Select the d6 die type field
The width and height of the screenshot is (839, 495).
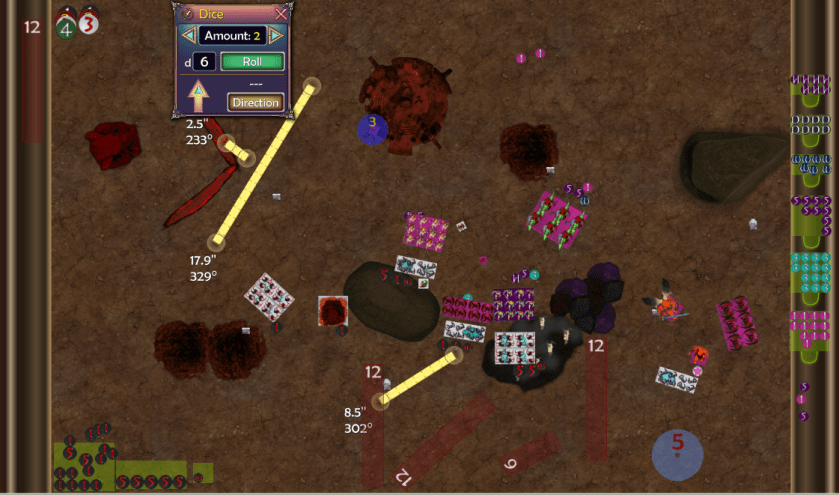tap(204, 62)
